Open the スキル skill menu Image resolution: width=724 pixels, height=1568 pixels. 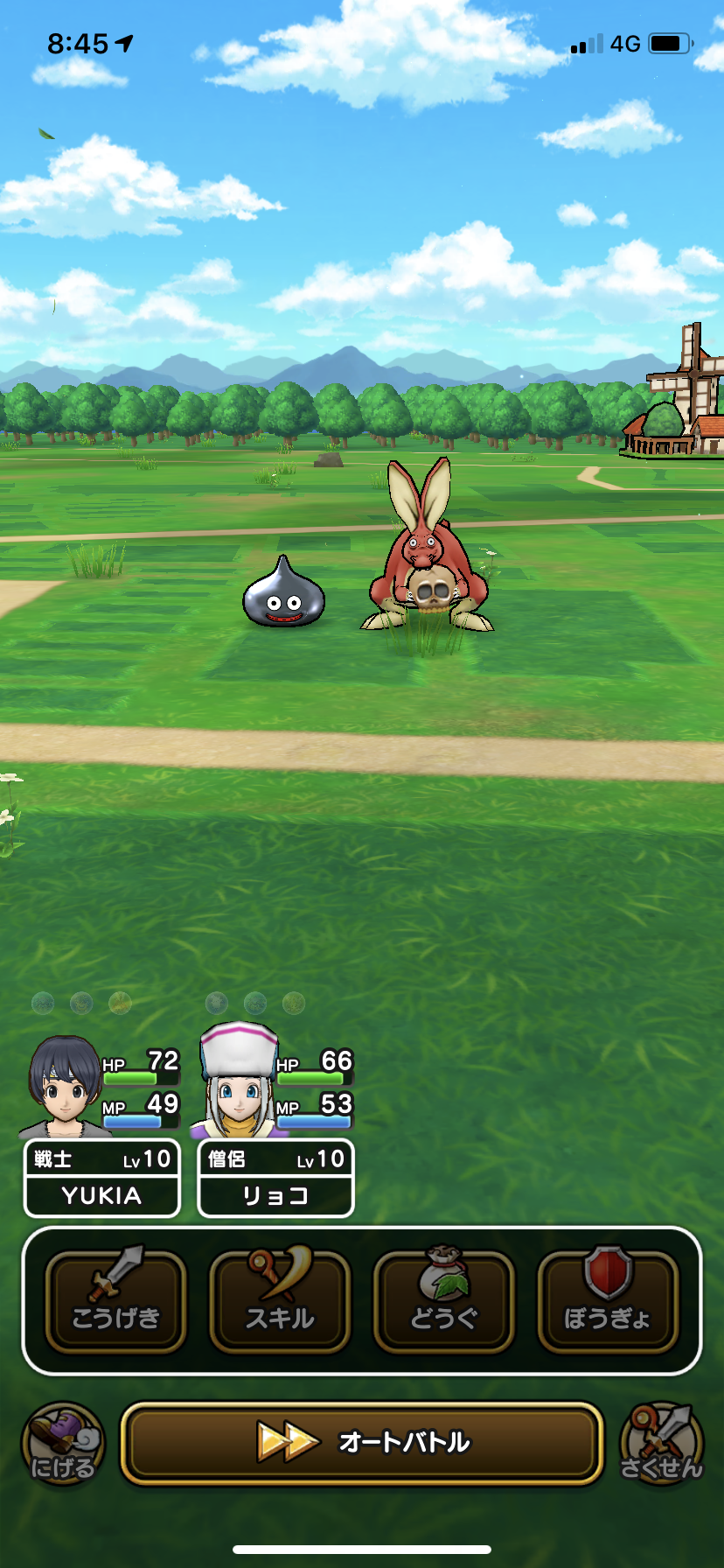pos(280,1301)
